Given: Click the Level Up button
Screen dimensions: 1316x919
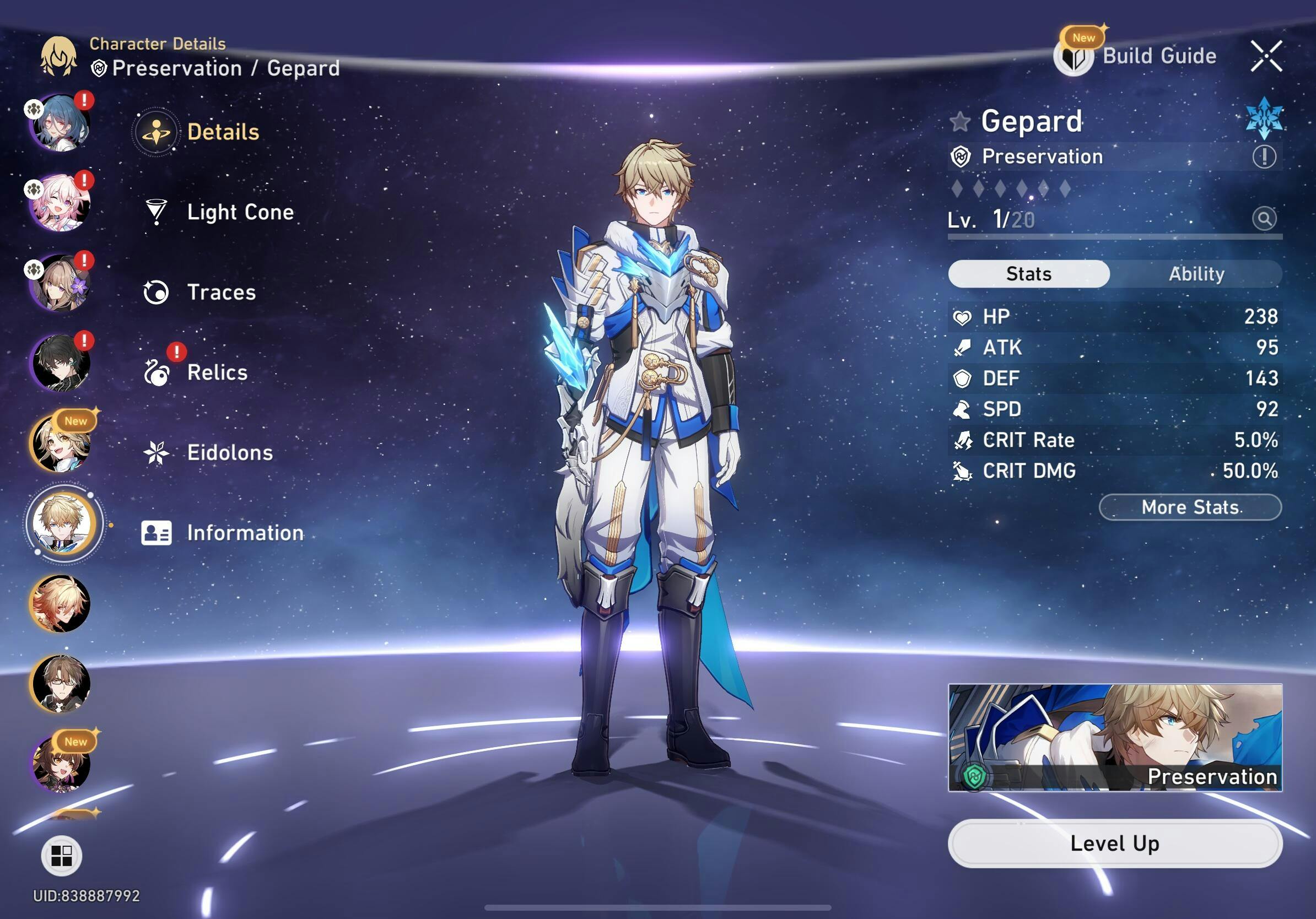Looking at the screenshot, I should click(1115, 844).
